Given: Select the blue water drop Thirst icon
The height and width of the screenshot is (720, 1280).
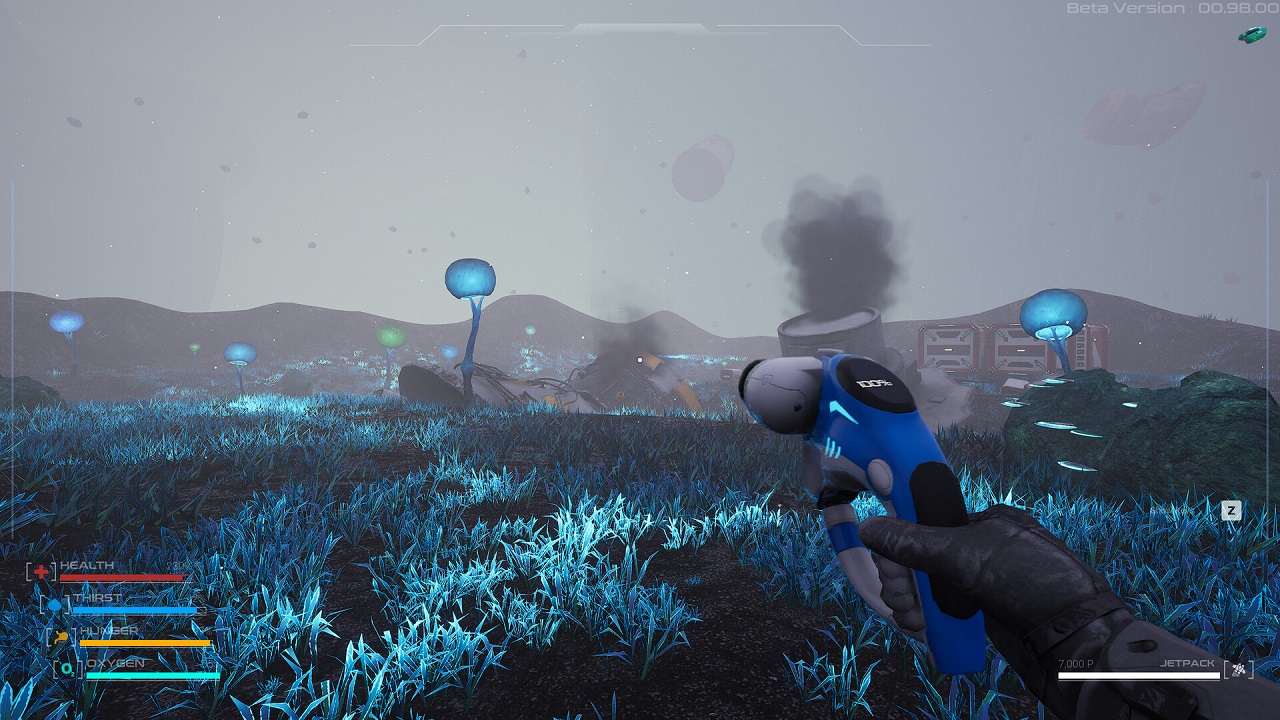Looking at the screenshot, I should 54,604.
